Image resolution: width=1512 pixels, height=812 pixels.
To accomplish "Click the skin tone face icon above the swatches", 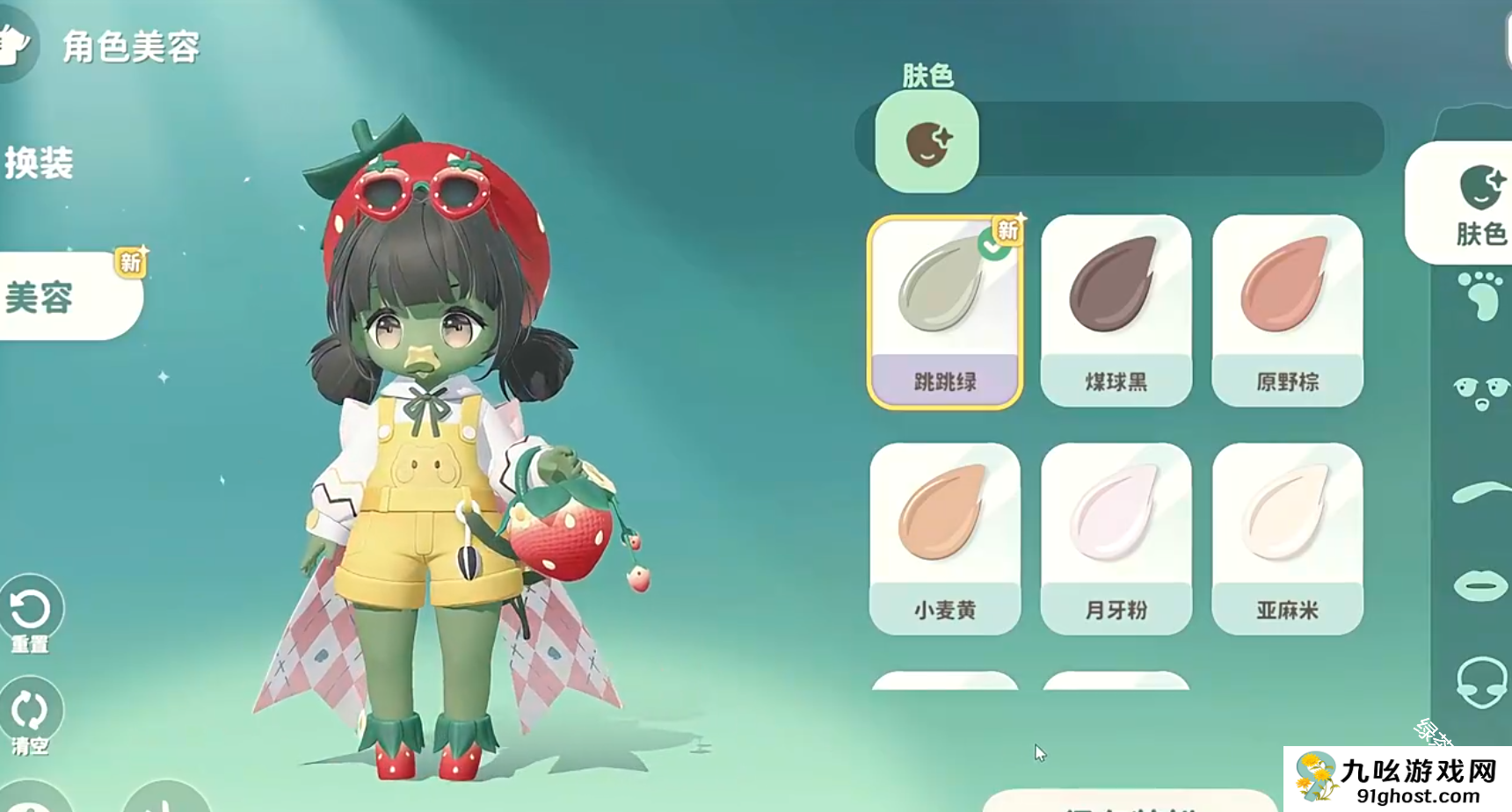I will 927,142.
